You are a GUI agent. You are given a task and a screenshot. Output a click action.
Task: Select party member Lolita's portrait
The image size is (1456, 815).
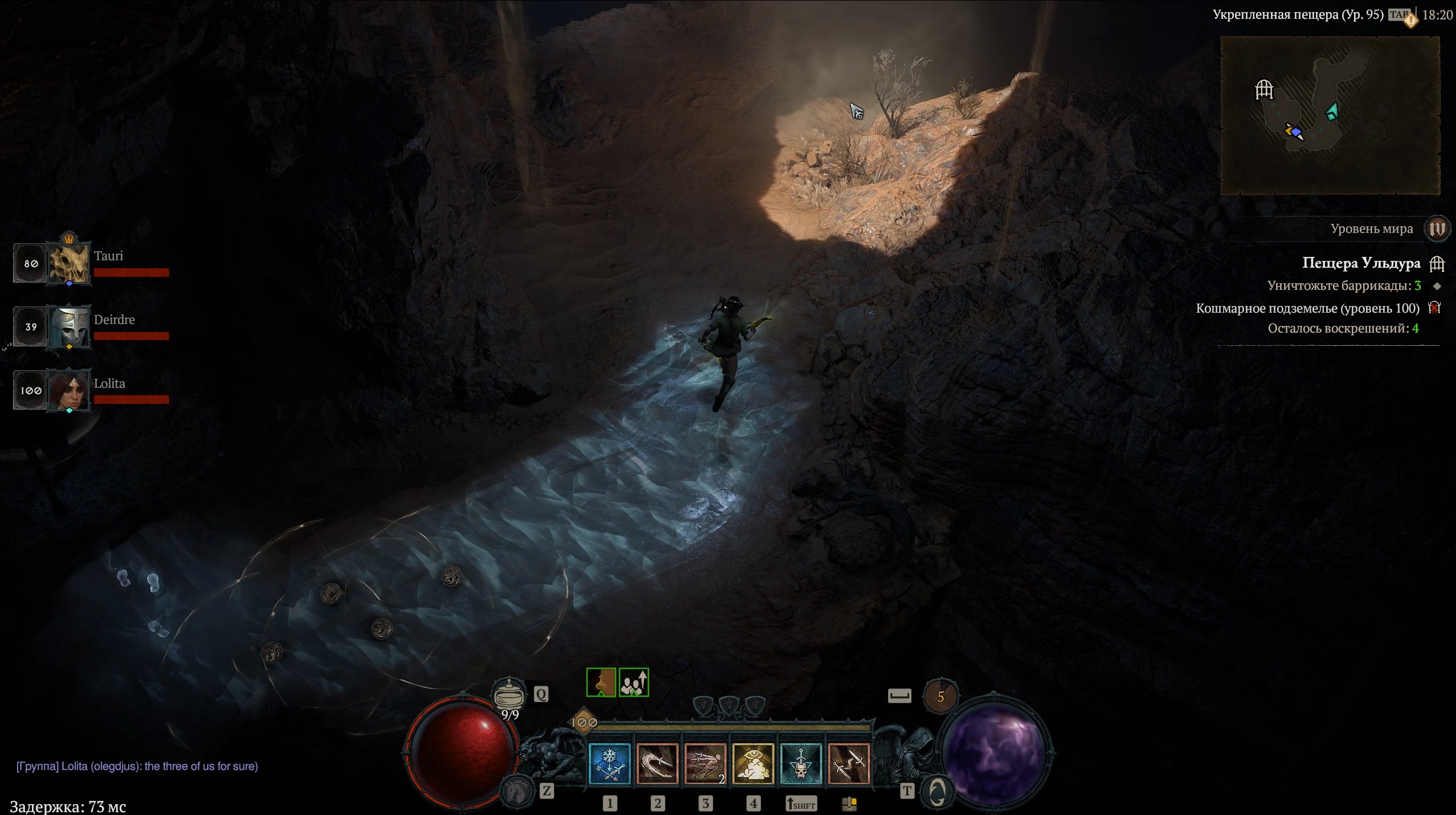[x=69, y=391]
